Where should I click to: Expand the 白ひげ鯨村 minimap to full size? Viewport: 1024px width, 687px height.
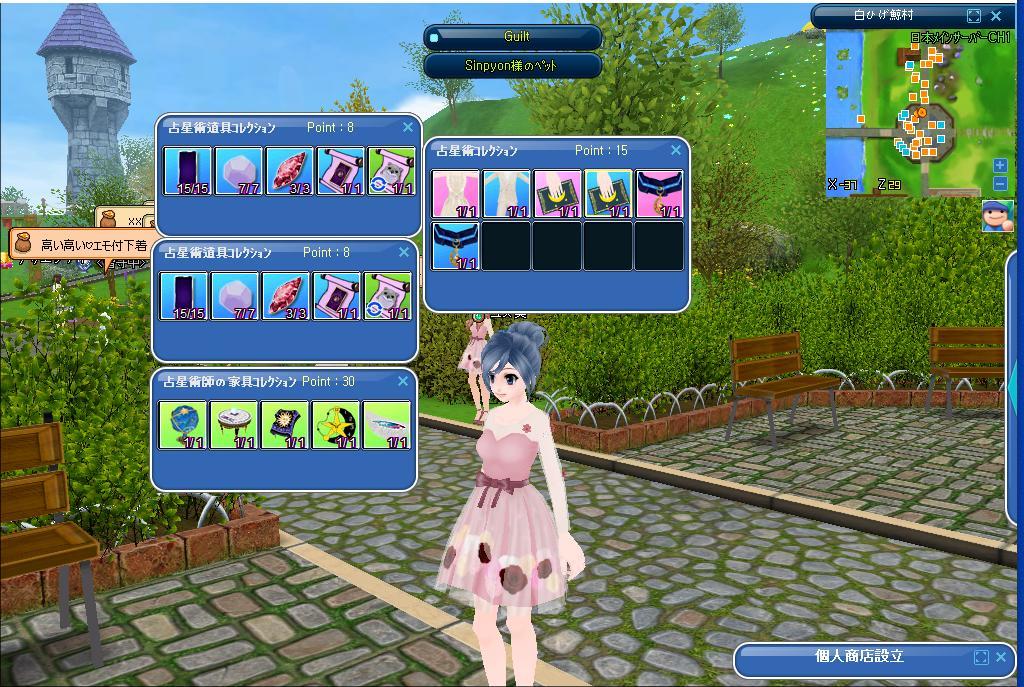pyautogui.click(x=974, y=16)
